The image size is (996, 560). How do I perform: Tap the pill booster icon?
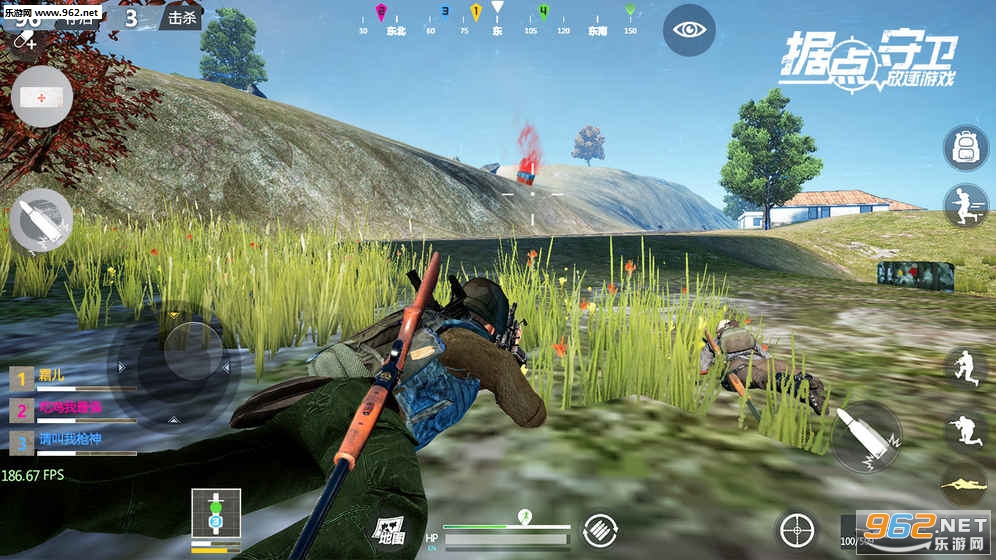coord(24,40)
